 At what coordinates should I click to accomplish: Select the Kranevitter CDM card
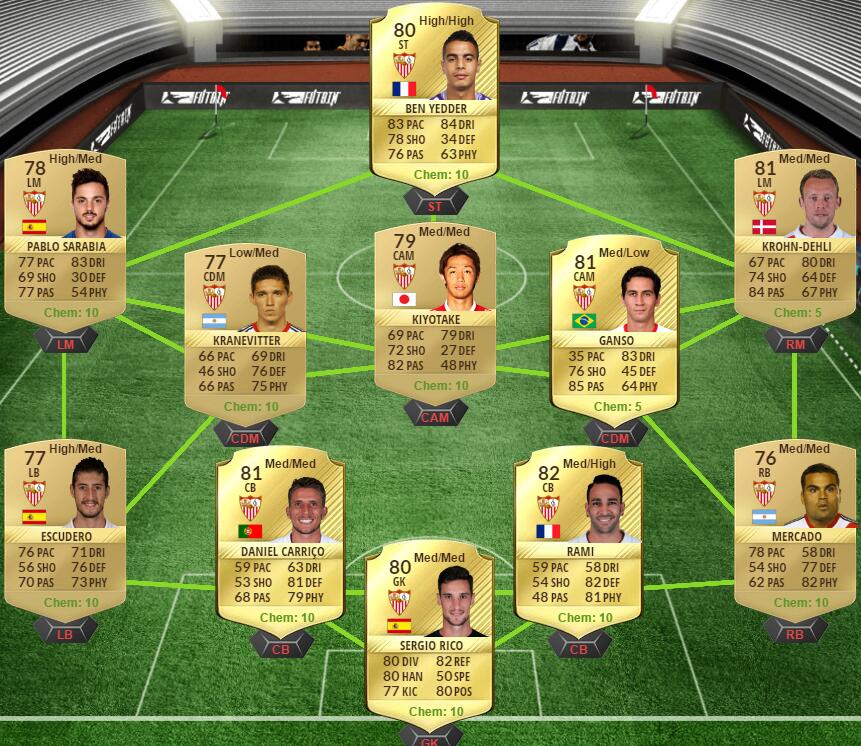[x=245, y=330]
